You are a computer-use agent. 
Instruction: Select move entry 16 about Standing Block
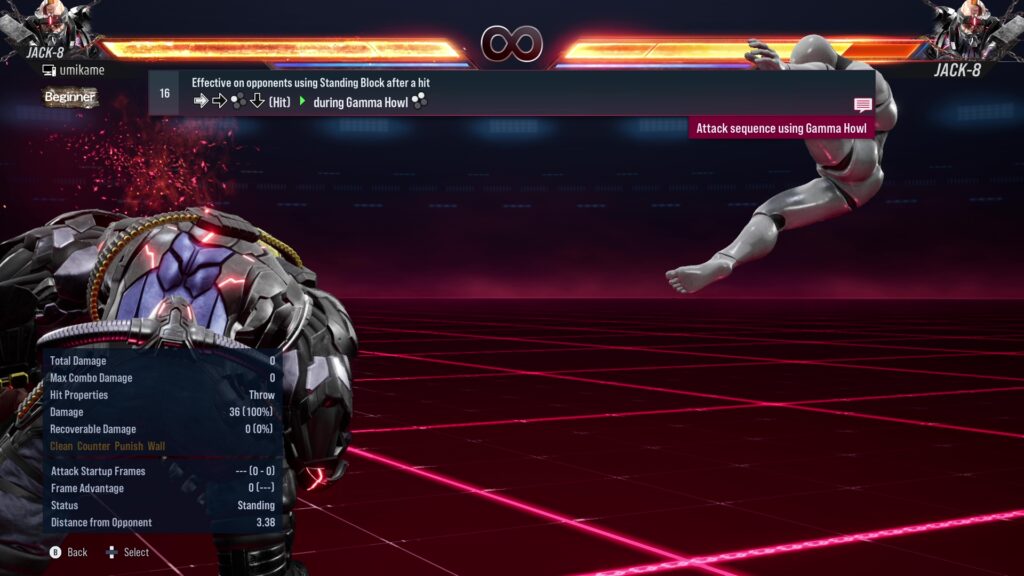(500, 92)
